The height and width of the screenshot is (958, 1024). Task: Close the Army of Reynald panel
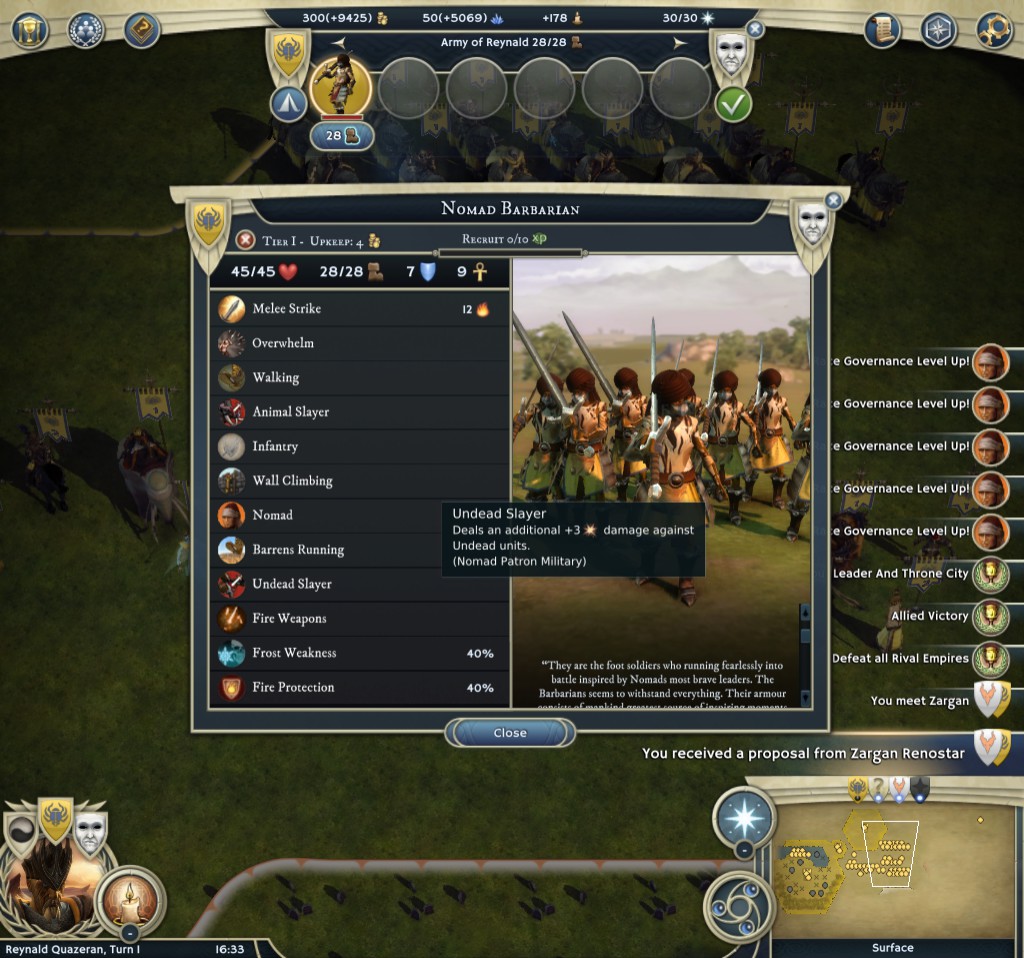(755, 30)
